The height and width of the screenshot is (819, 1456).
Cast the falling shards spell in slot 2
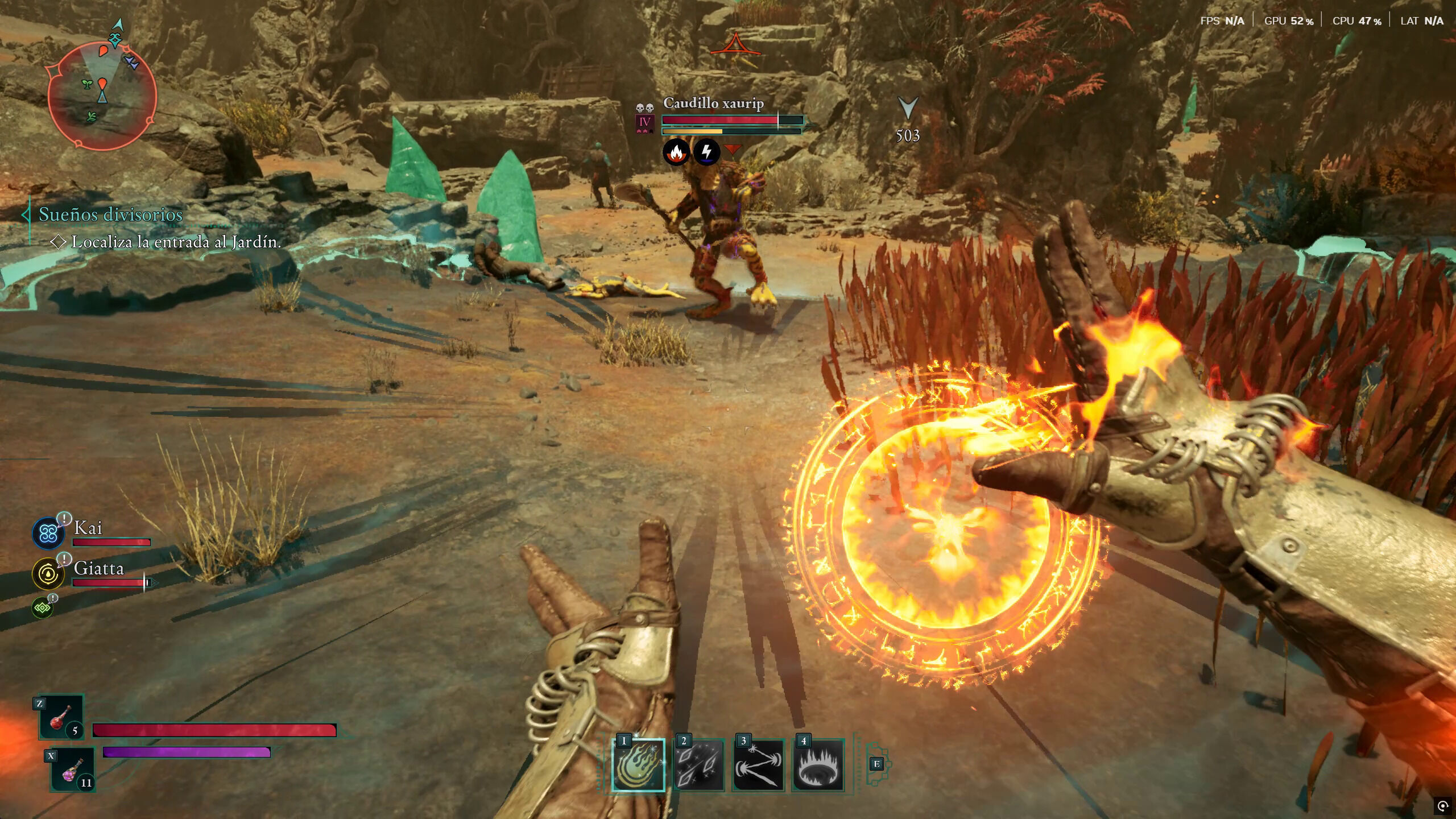(698, 765)
